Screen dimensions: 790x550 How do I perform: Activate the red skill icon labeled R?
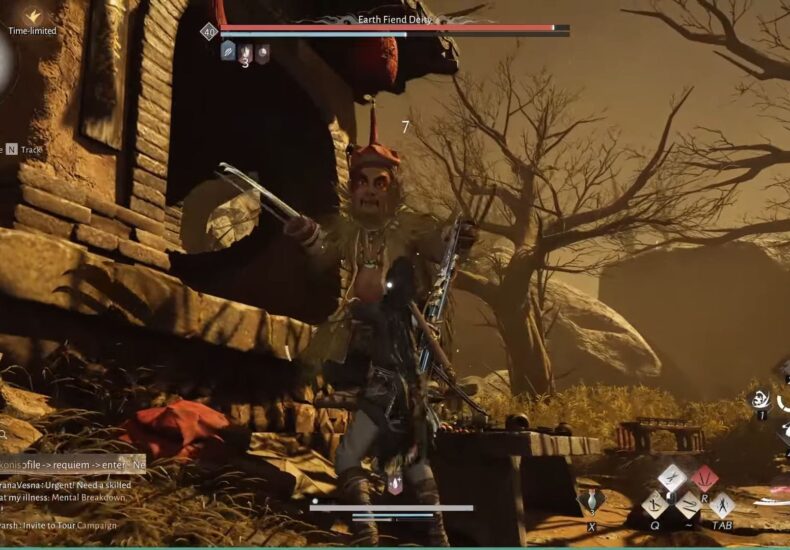[704, 478]
